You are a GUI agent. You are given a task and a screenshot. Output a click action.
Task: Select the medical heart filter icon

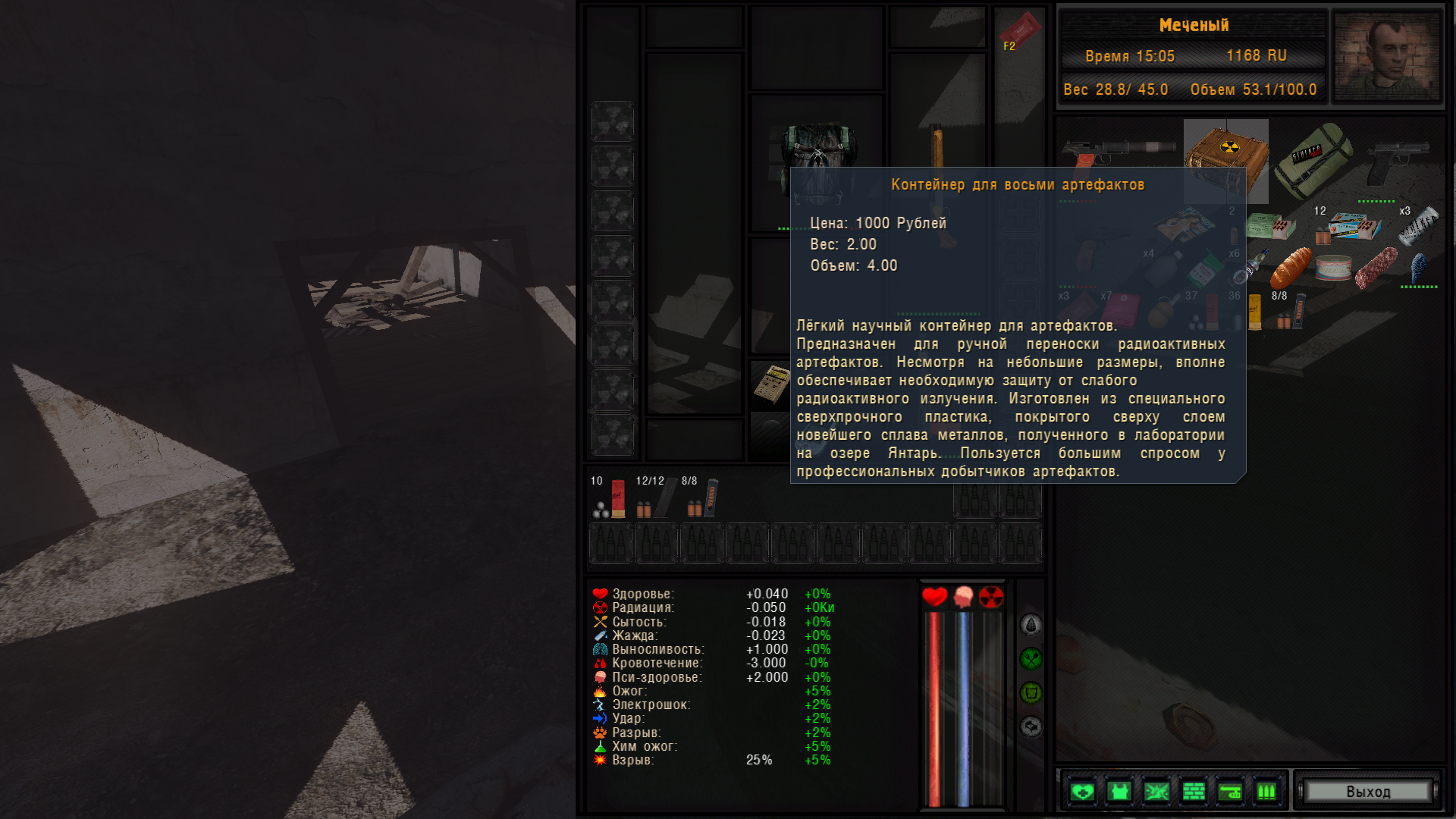tap(1082, 792)
